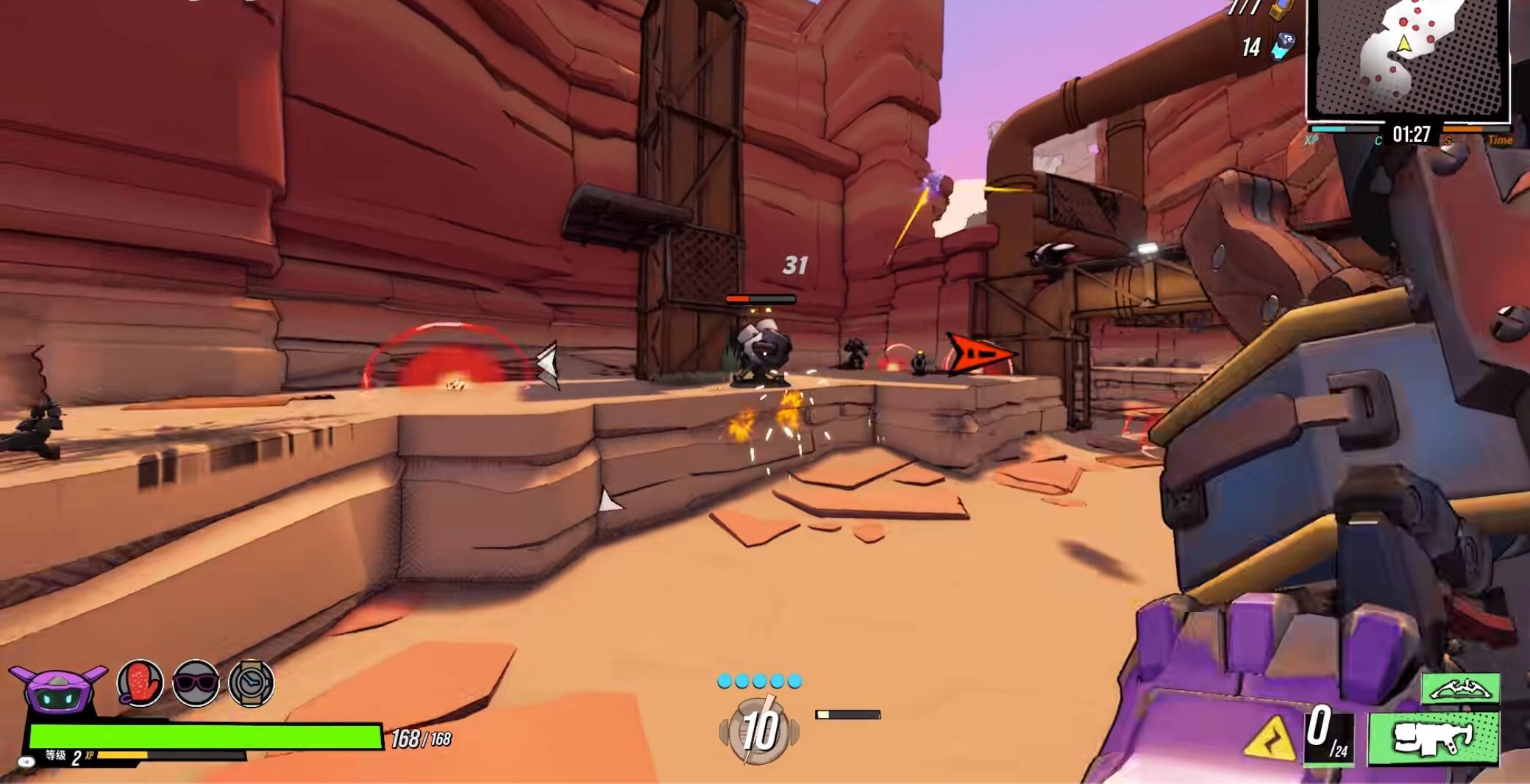The image size is (1530, 784).
Task: Select the wristwatch item icon
Action: click(x=252, y=683)
